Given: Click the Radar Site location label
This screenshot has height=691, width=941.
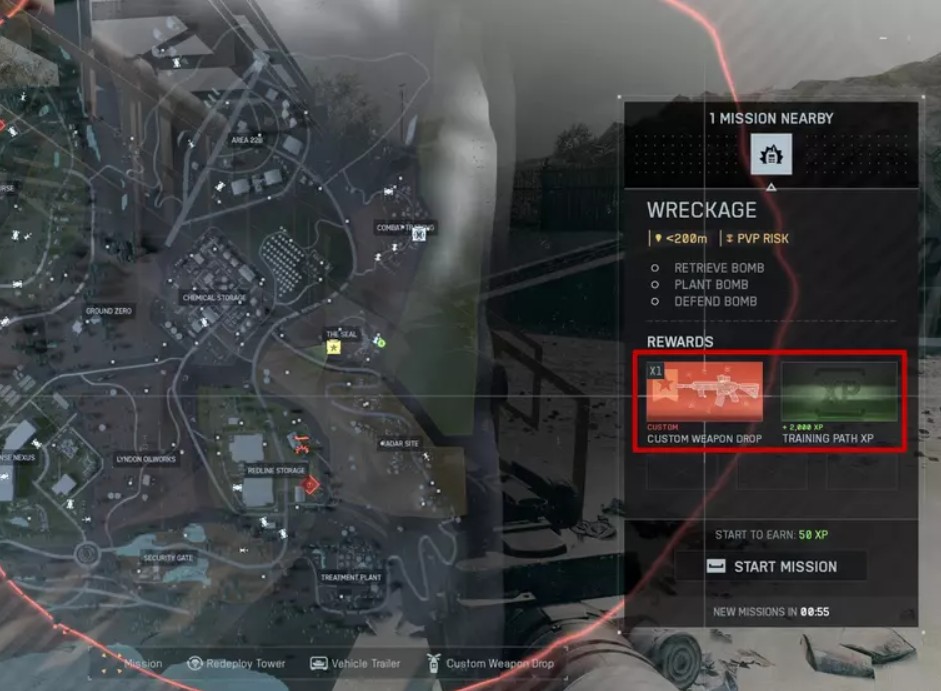Looking at the screenshot, I should 400,443.
